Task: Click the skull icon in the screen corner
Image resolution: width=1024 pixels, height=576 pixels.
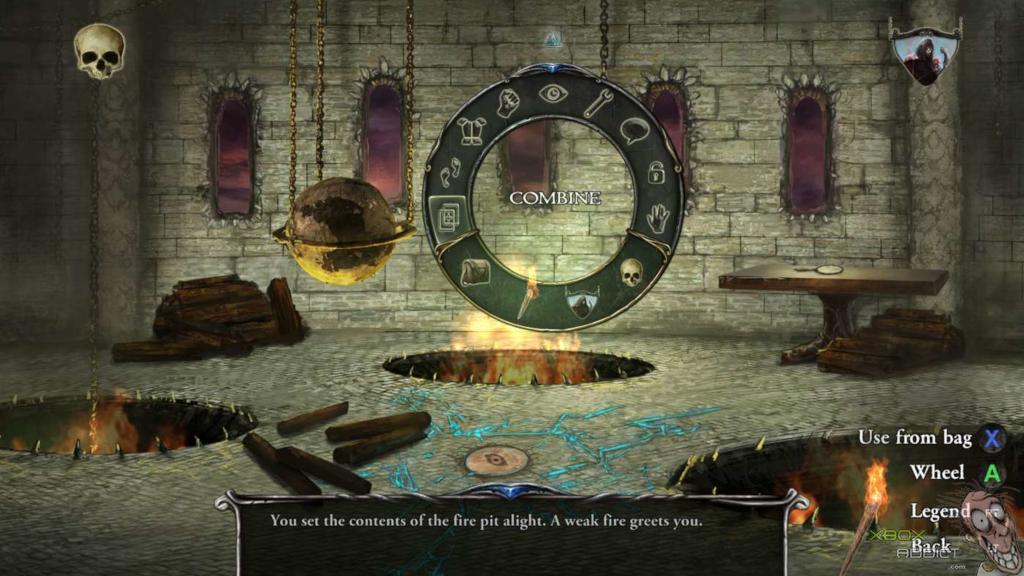Action: click(x=100, y=50)
